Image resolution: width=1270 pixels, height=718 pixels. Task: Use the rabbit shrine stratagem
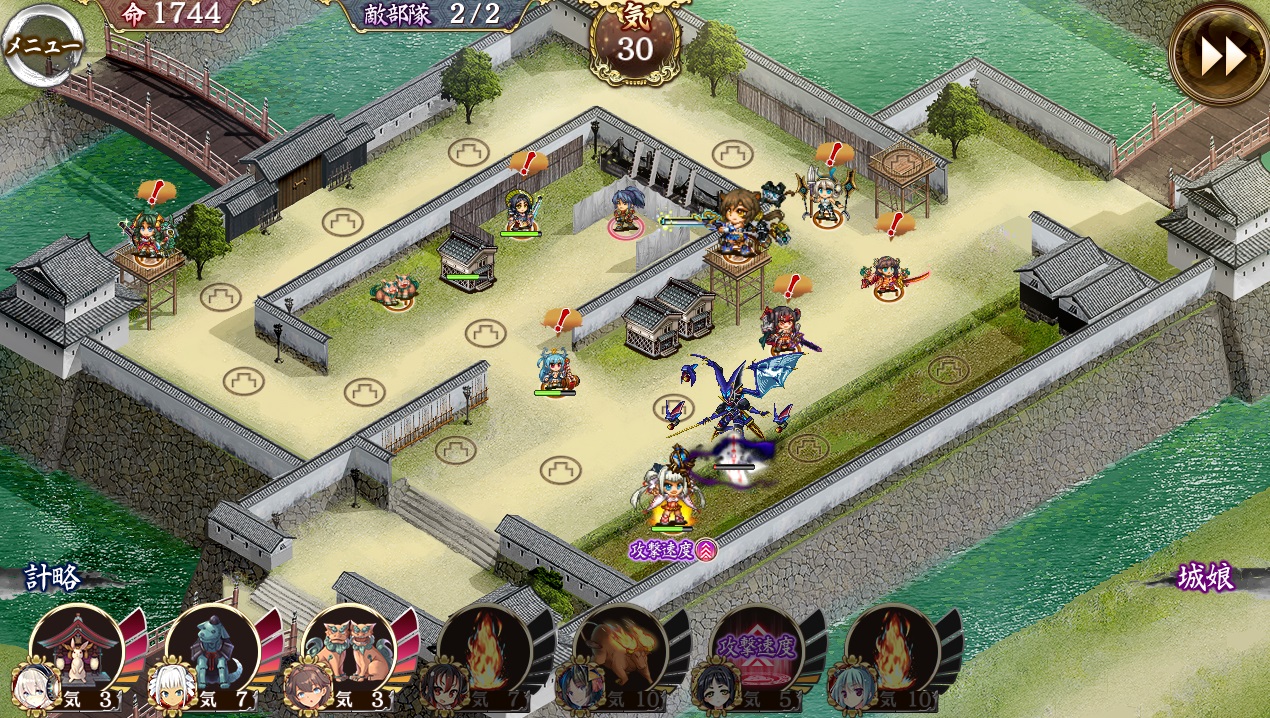77,652
